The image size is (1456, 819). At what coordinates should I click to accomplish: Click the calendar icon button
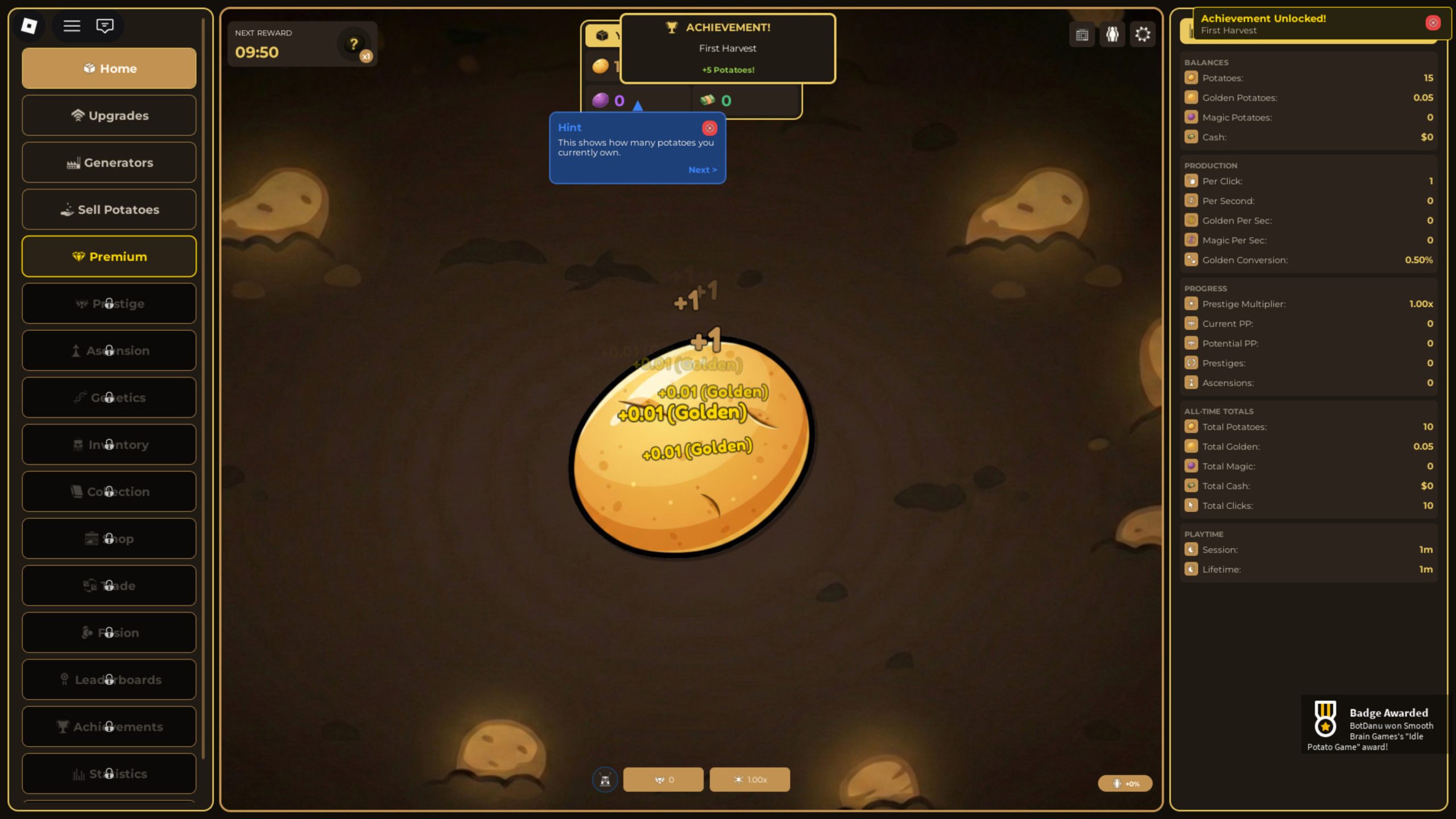1082,35
